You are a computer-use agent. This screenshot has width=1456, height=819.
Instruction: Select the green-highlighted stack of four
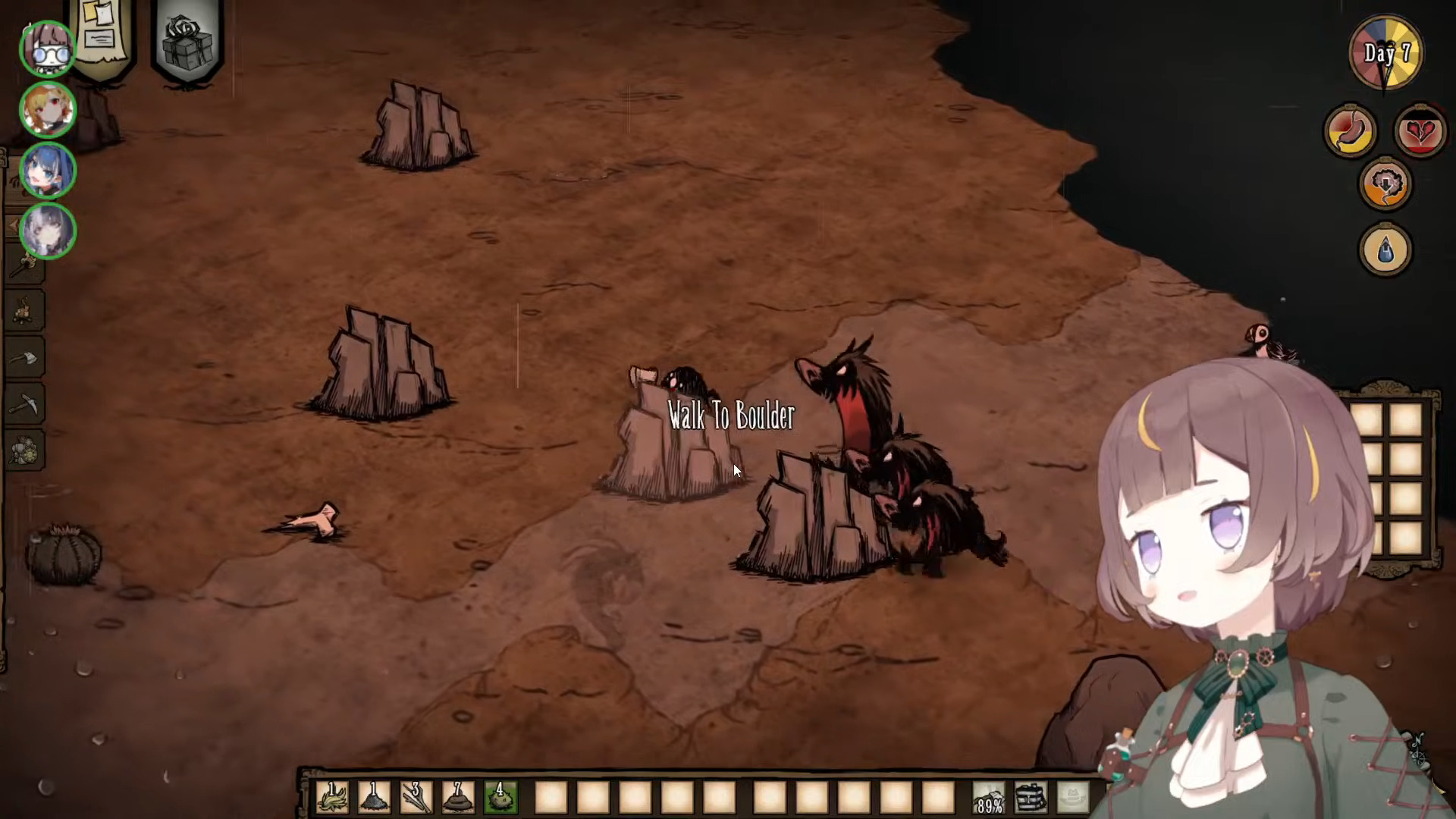[500, 798]
